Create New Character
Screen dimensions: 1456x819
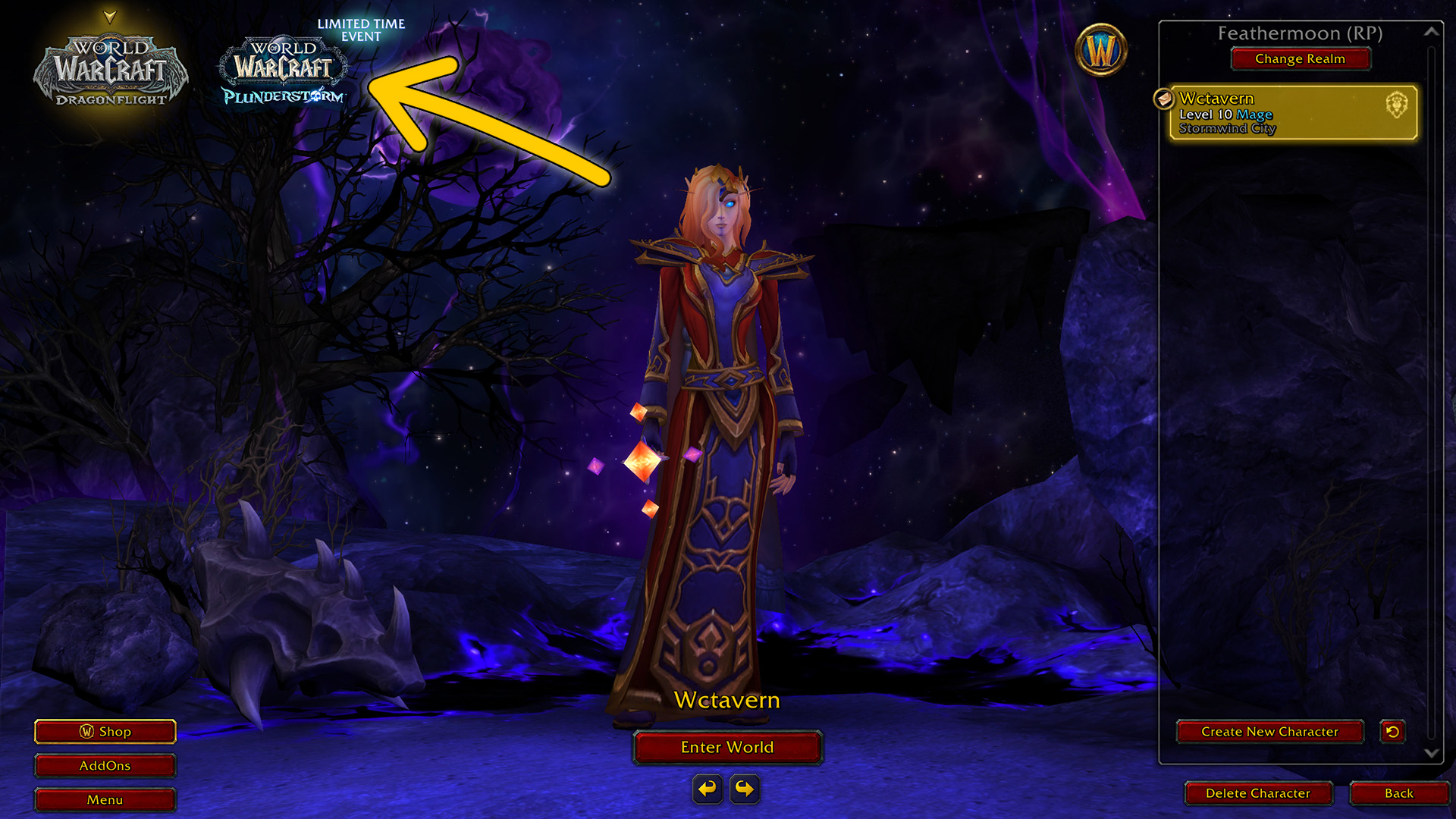coord(1269,732)
